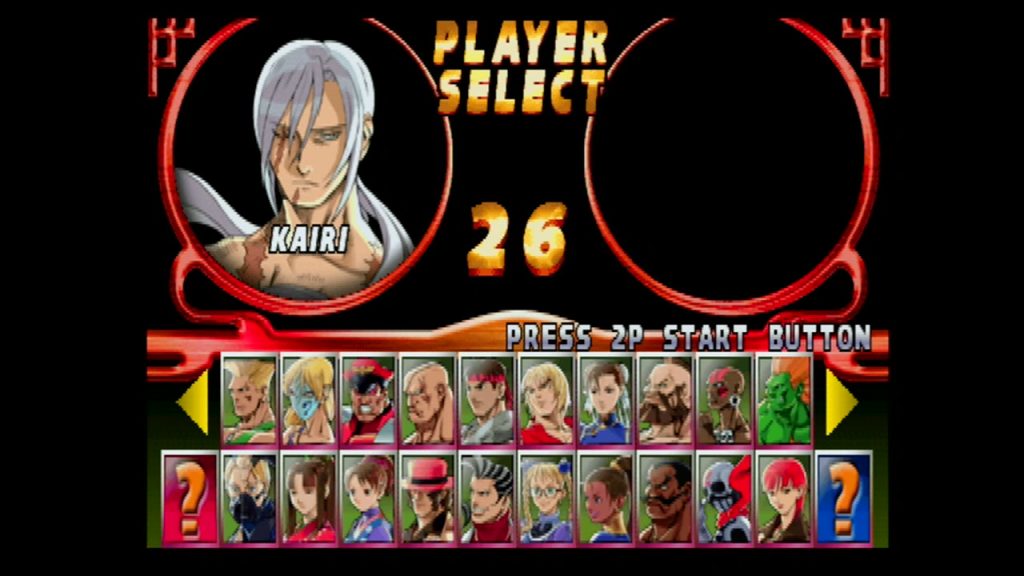Image resolution: width=1024 pixels, height=576 pixels.
Task: Select Guile's character portrait
Action: [249, 400]
